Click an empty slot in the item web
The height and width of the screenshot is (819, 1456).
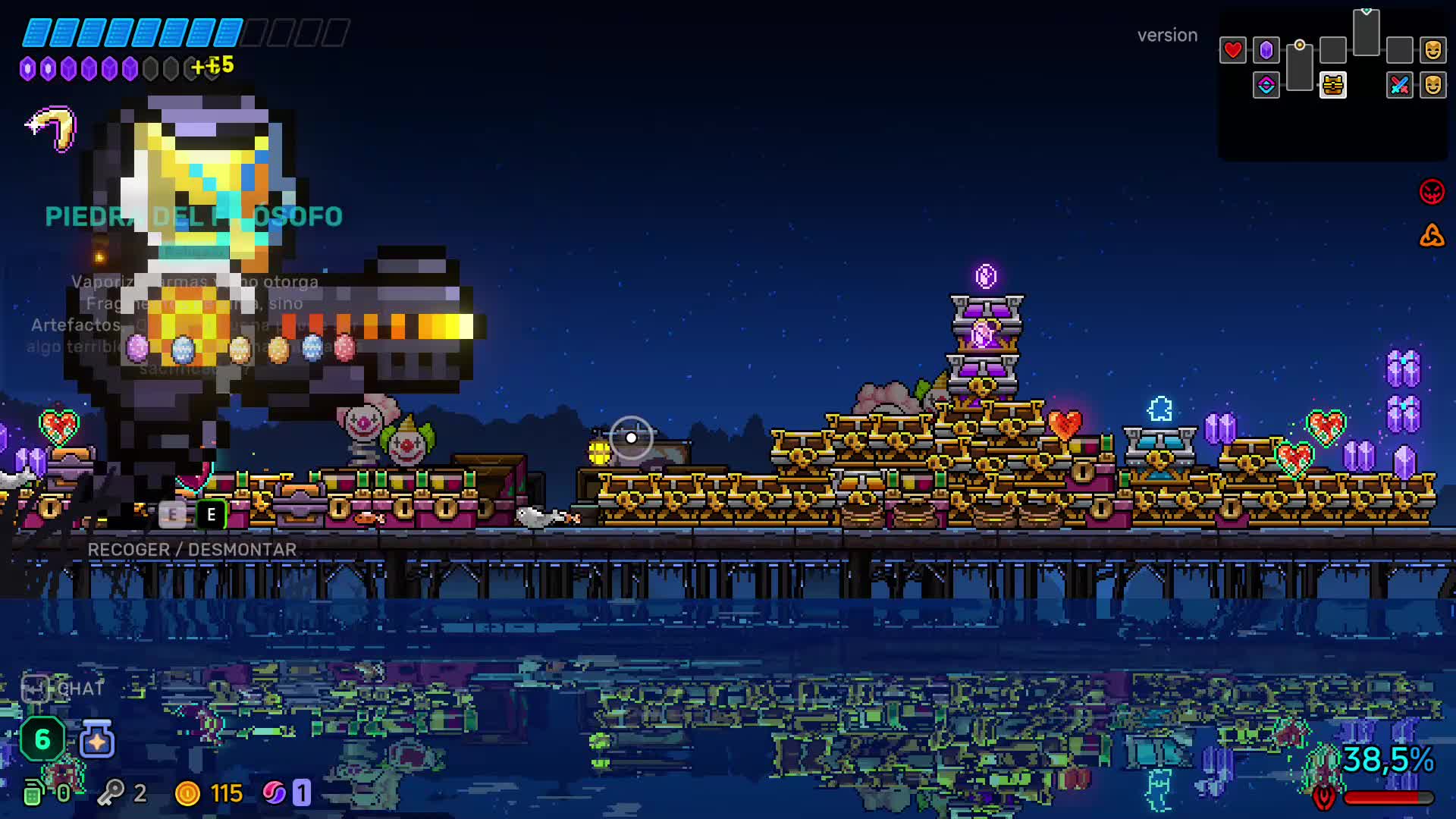click(x=1332, y=49)
